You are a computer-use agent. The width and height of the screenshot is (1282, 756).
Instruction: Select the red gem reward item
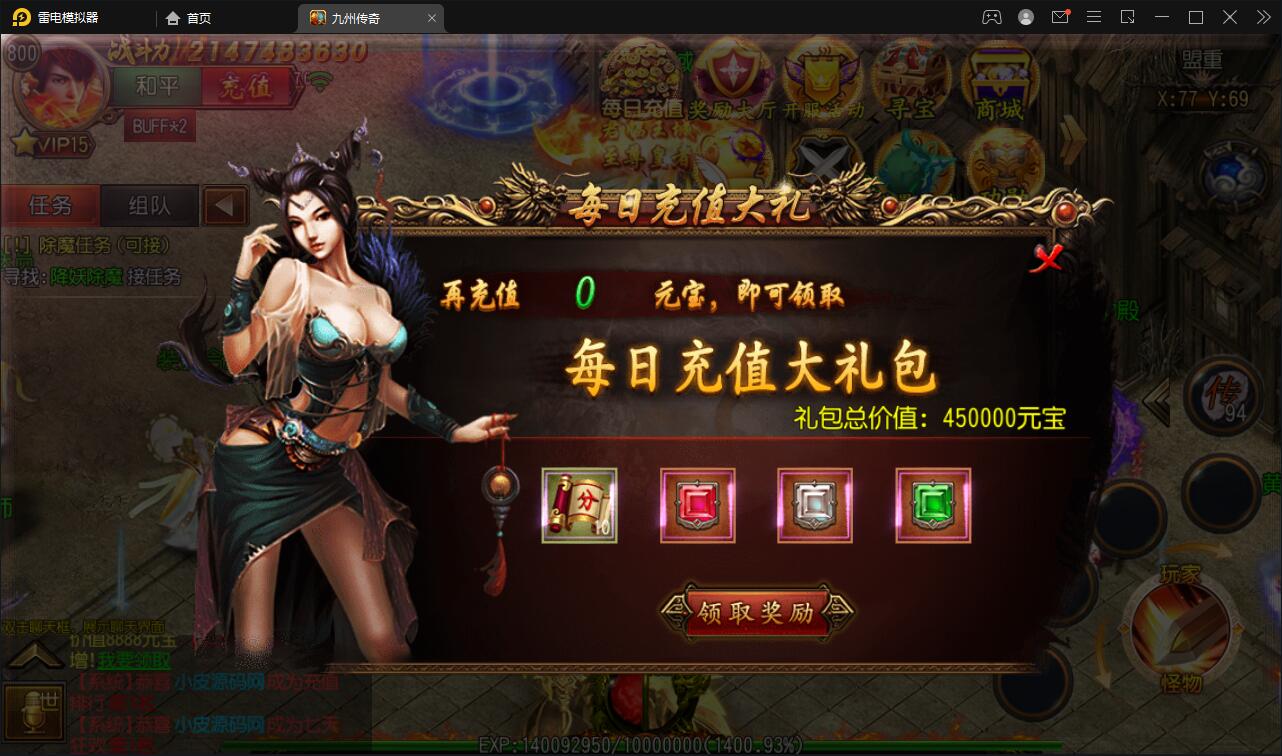[697, 505]
